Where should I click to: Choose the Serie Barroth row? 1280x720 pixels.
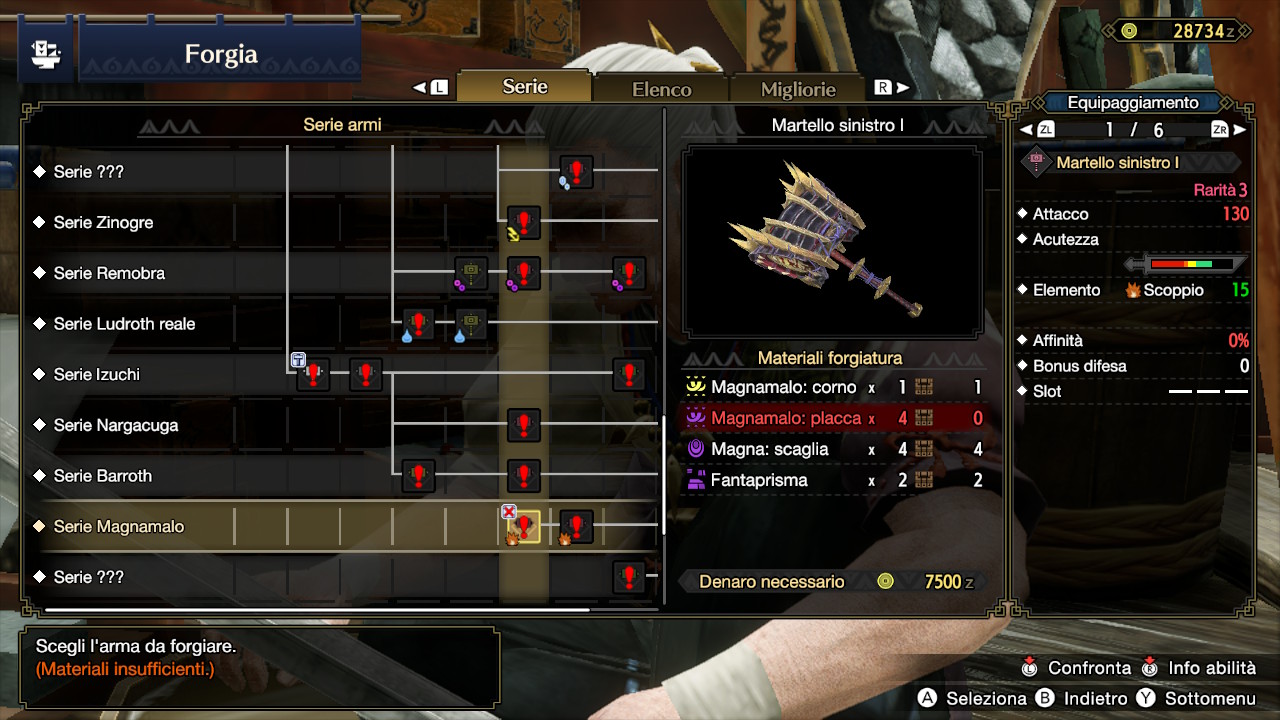point(103,476)
